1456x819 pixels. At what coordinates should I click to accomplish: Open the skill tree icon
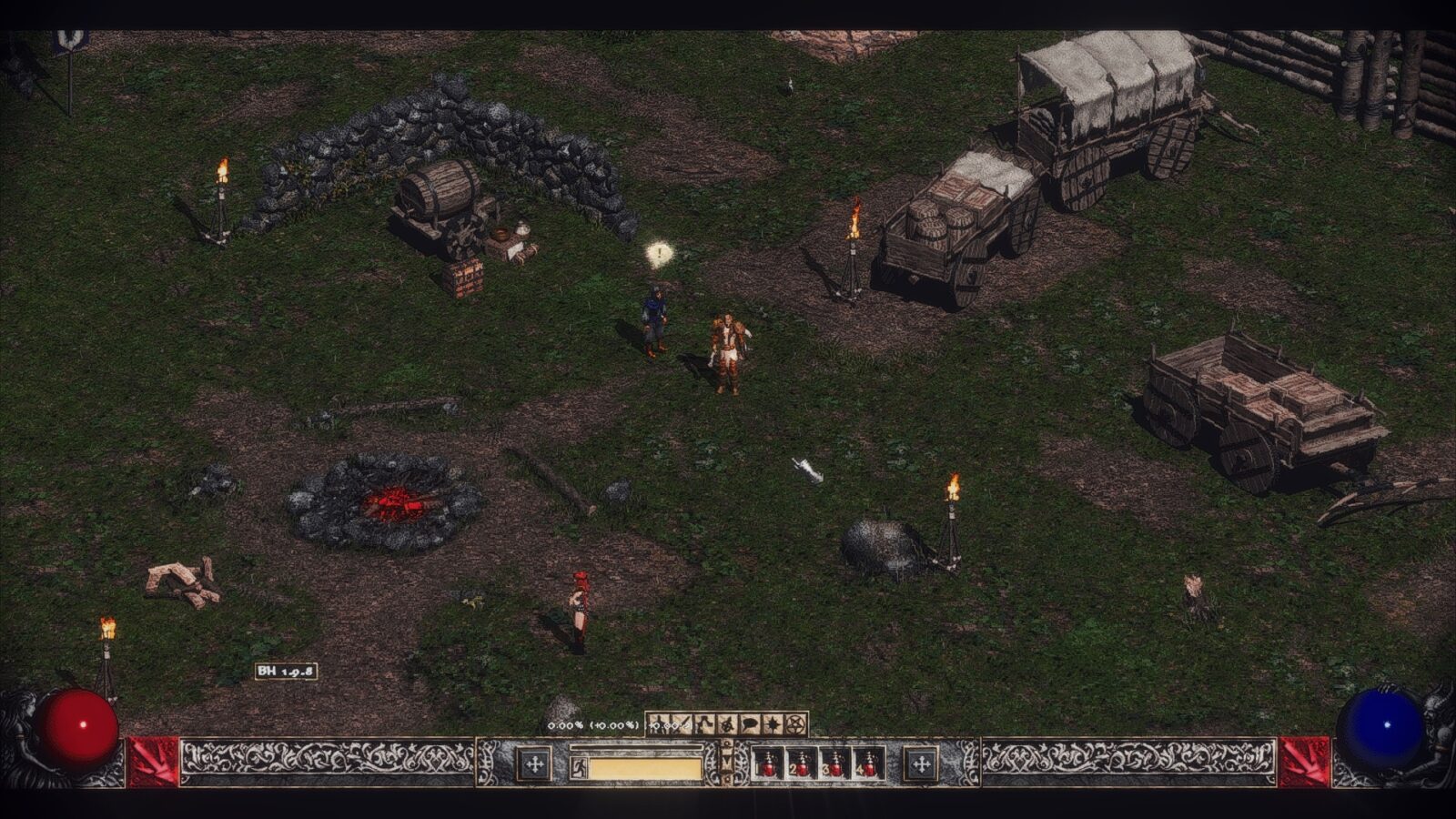[x=705, y=724]
